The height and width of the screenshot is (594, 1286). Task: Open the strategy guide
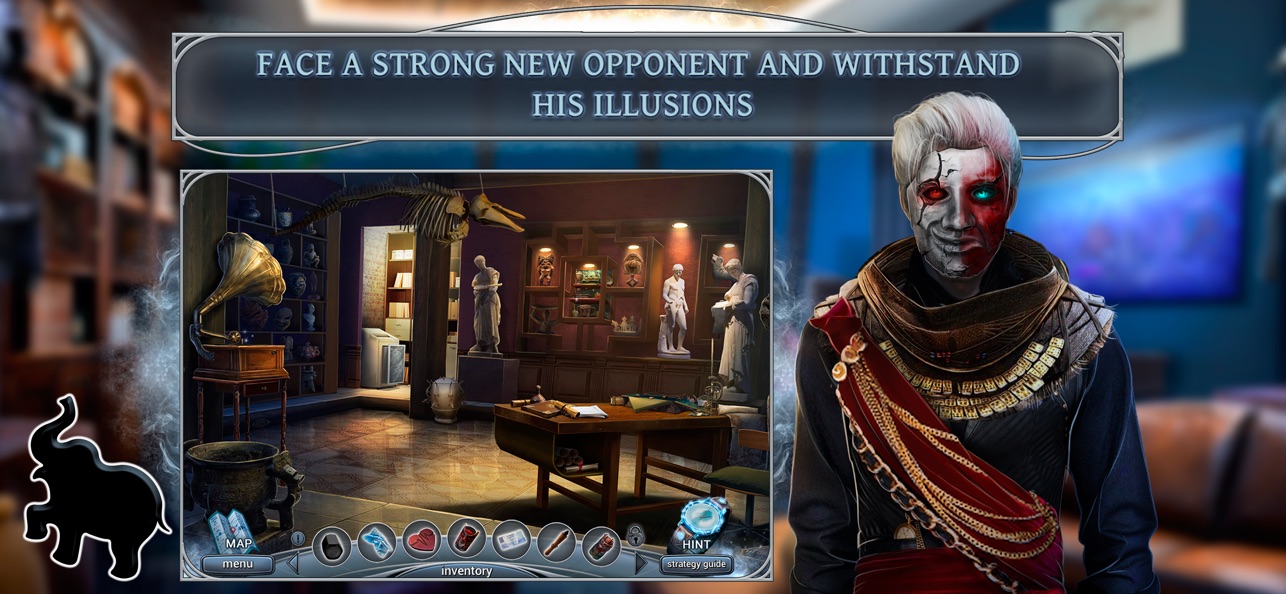click(697, 564)
